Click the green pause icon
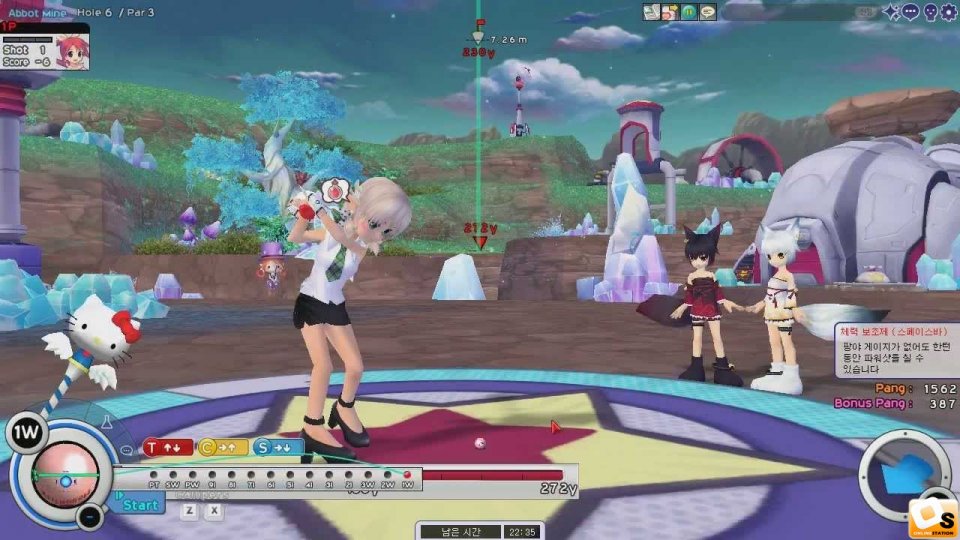The image size is (960, 540). tap(689, 12)
